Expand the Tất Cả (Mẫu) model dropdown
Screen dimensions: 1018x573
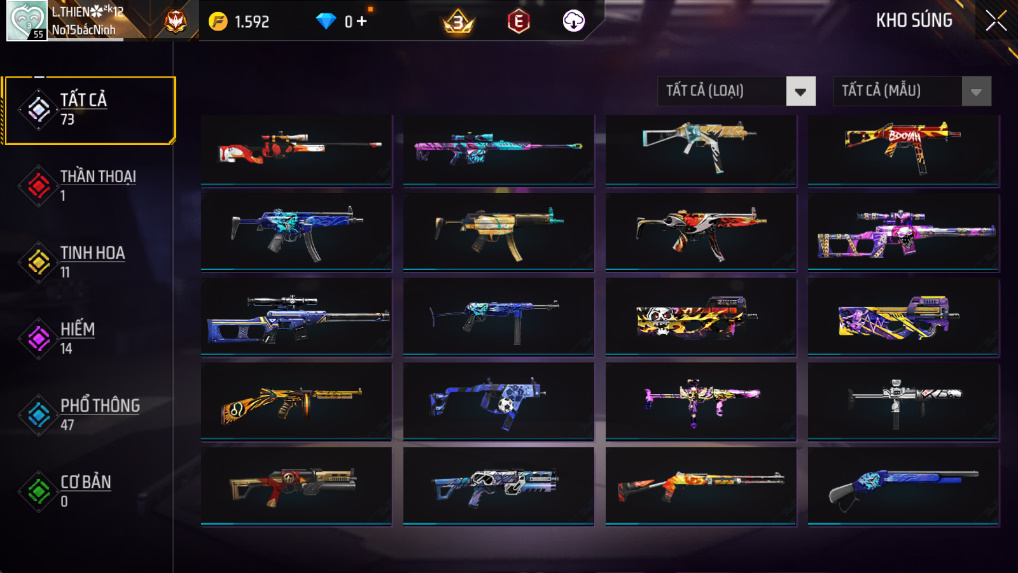(x=912, y=91)
